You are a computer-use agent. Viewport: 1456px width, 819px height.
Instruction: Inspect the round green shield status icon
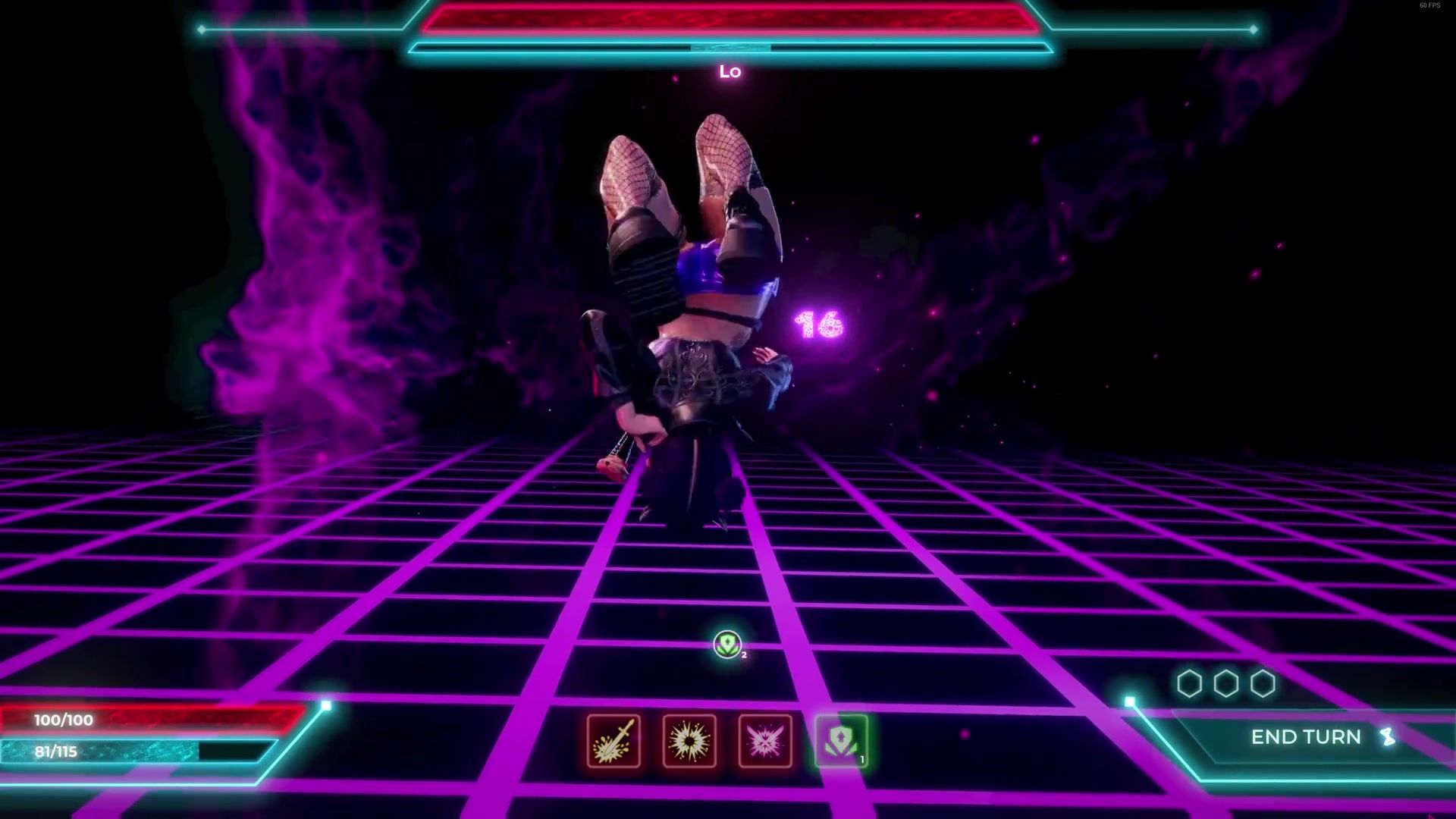pos(728,645)
